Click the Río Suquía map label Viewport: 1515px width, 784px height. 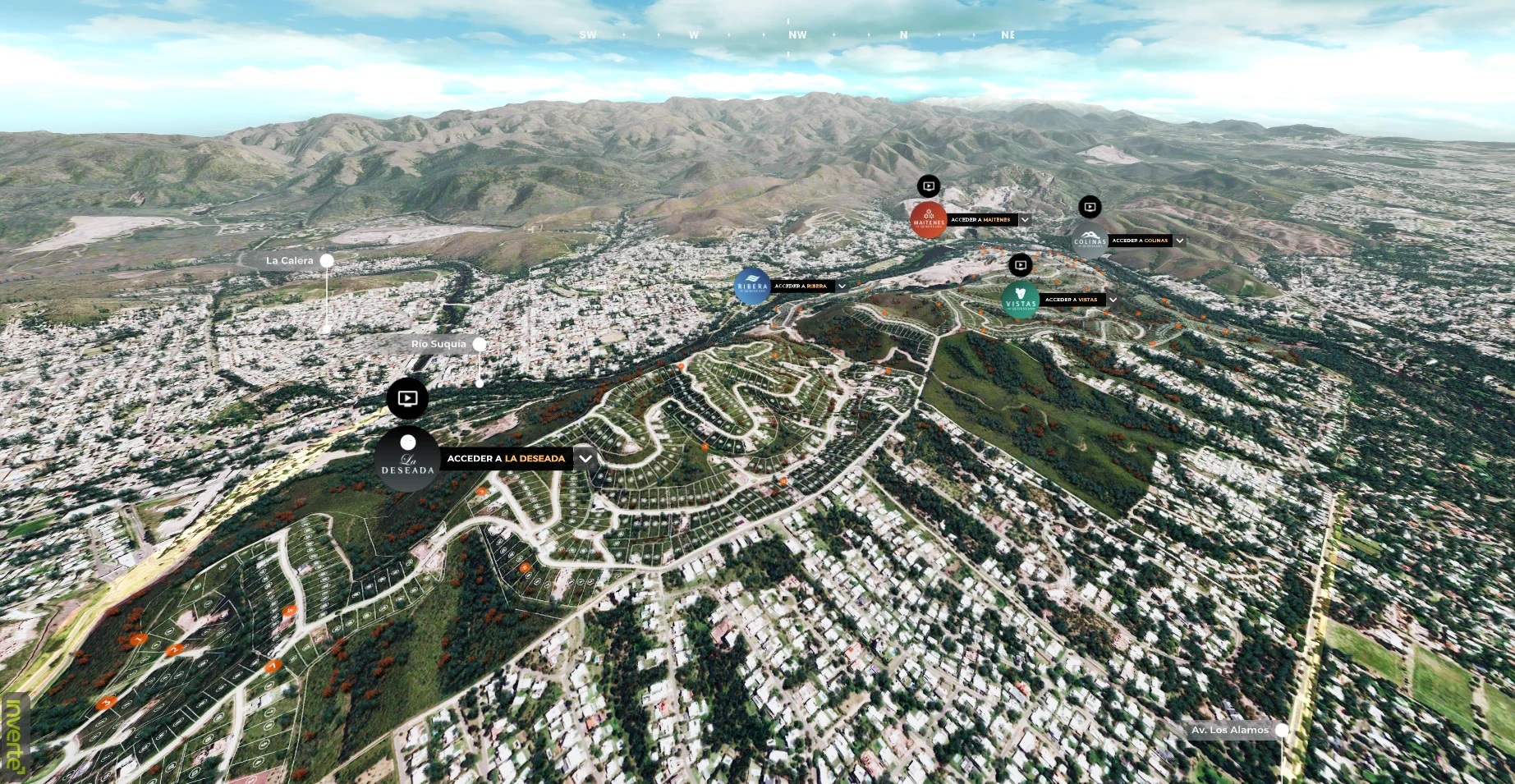[x=438, y=344]
